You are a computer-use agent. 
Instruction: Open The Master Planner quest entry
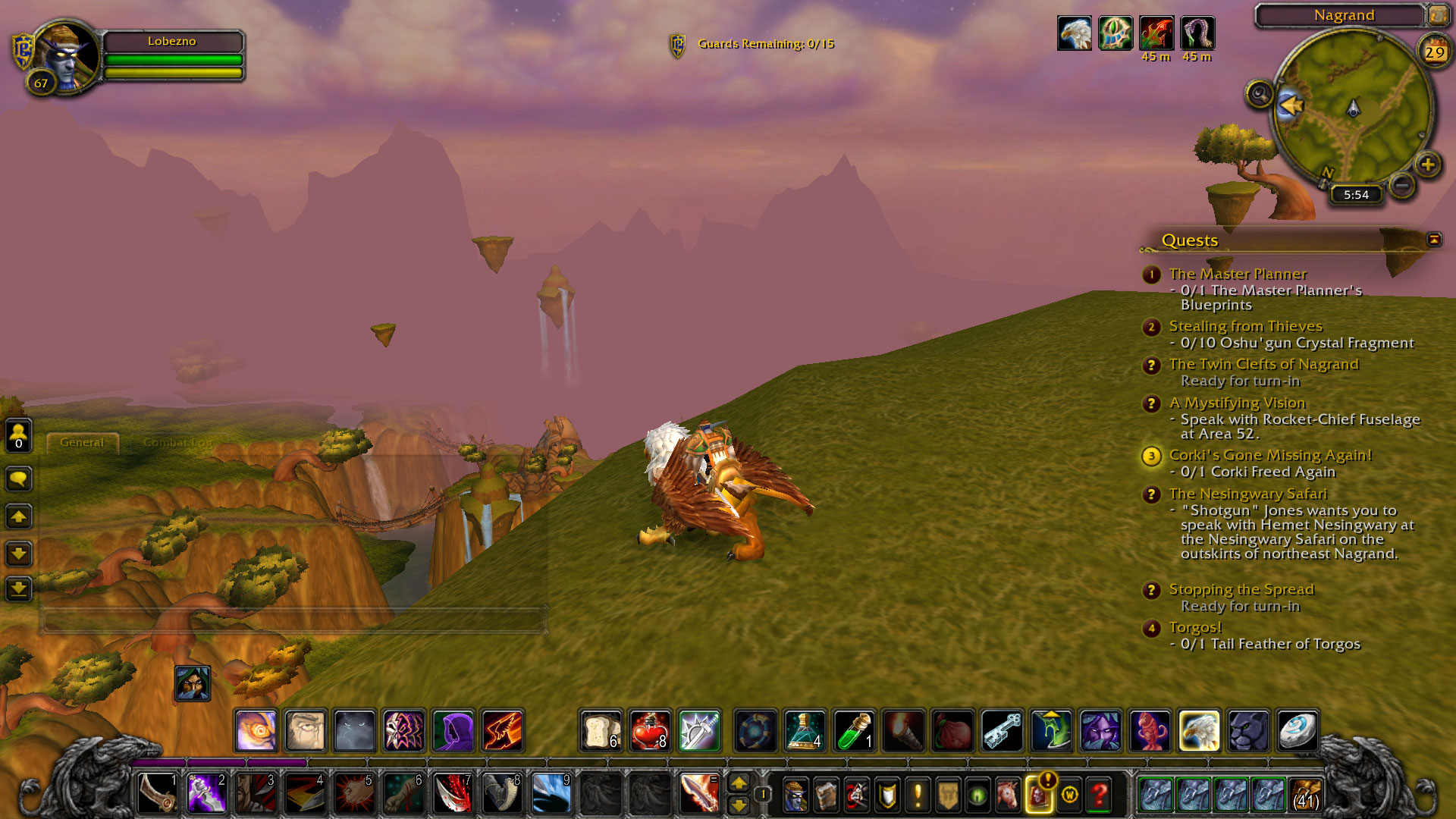(x=1238, y=274)
